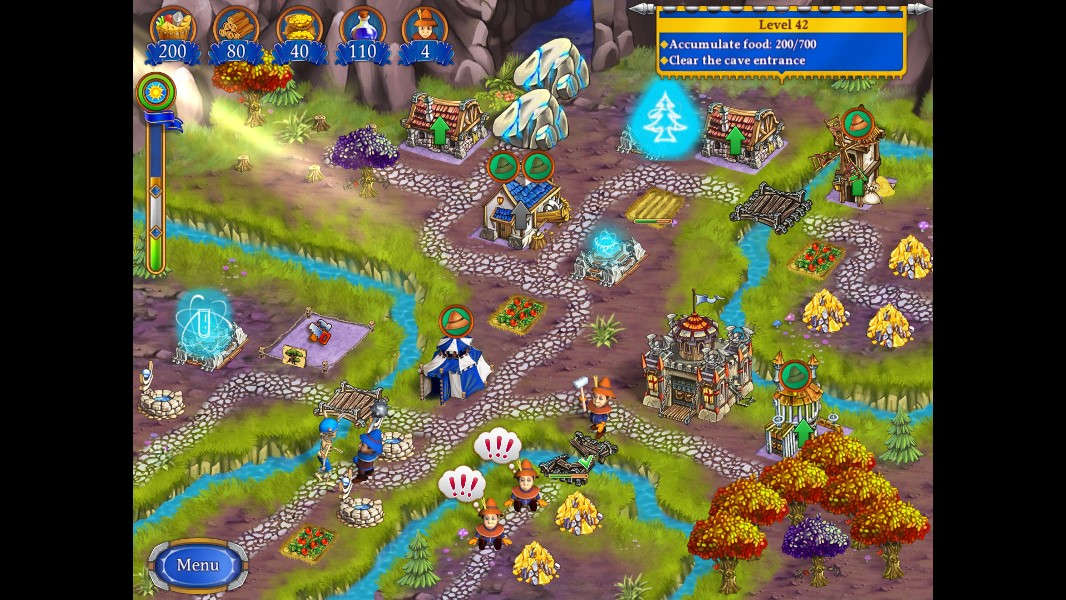Click the Level 42 objectives panel

click(781, 41)
